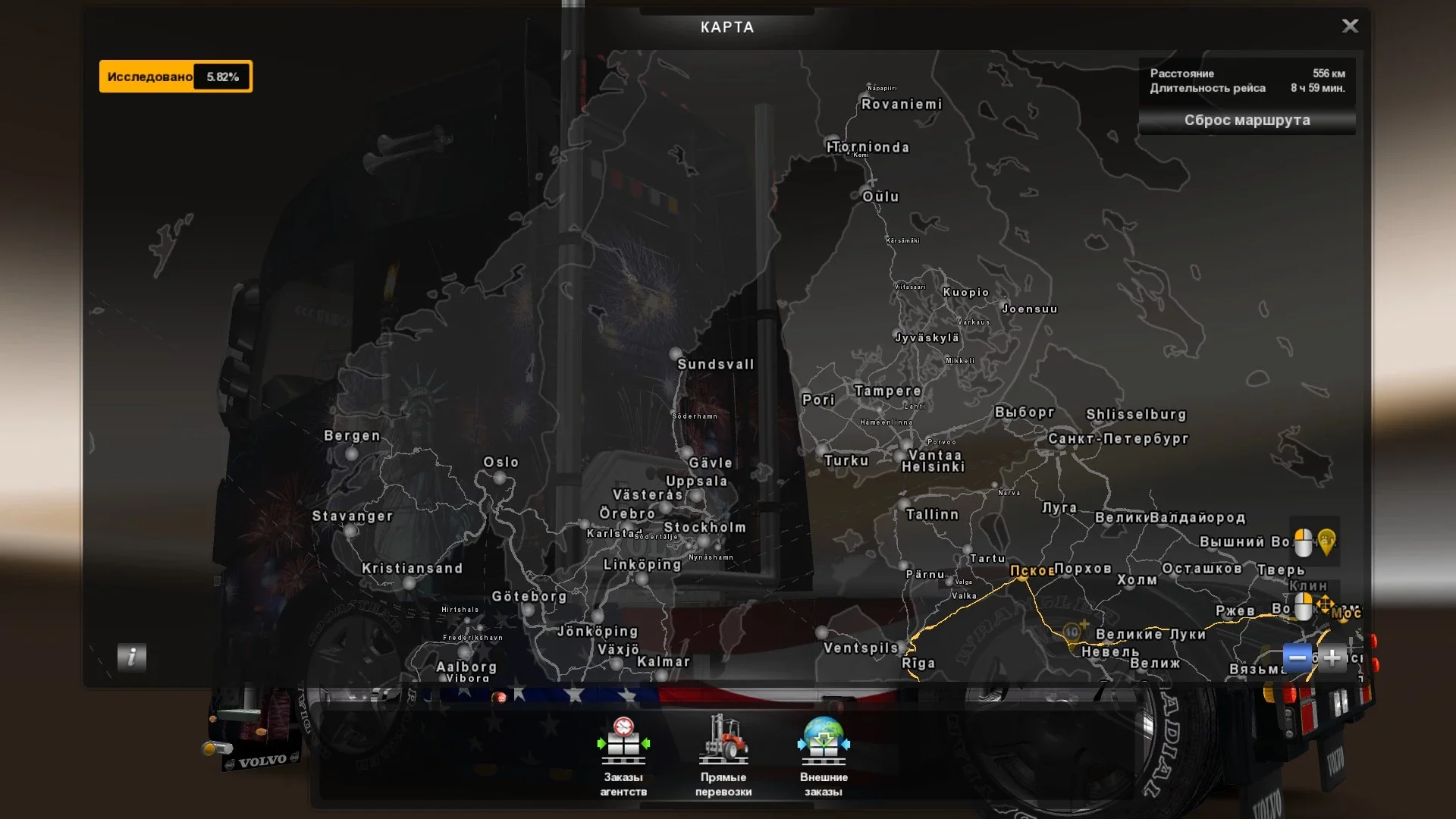Screen dimensions: 1456x819
Task: Click the Расстояние route info panel
Action: [x=1247, y=81]
